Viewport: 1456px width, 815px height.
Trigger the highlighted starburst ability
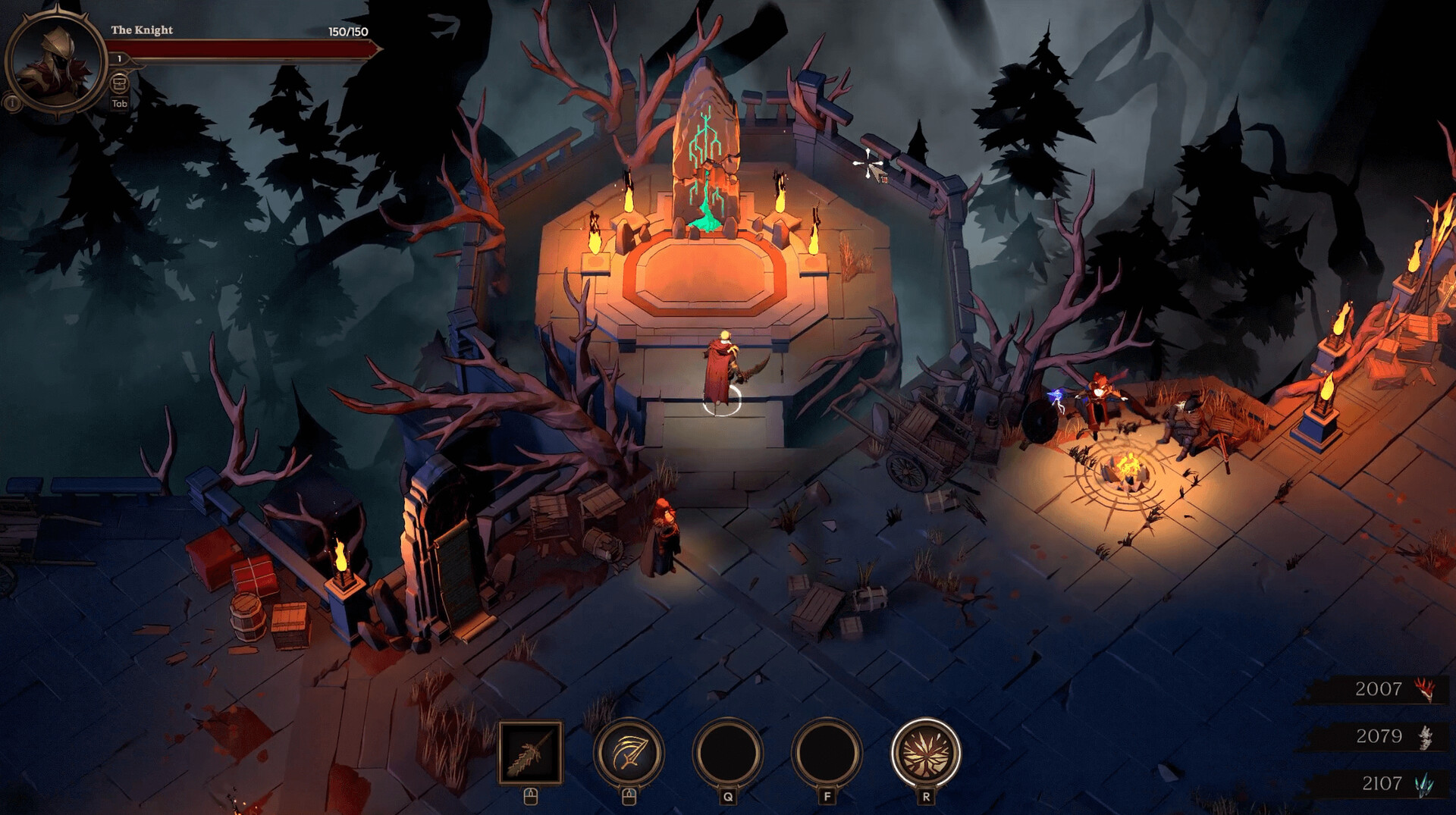[x=925, y=752]
